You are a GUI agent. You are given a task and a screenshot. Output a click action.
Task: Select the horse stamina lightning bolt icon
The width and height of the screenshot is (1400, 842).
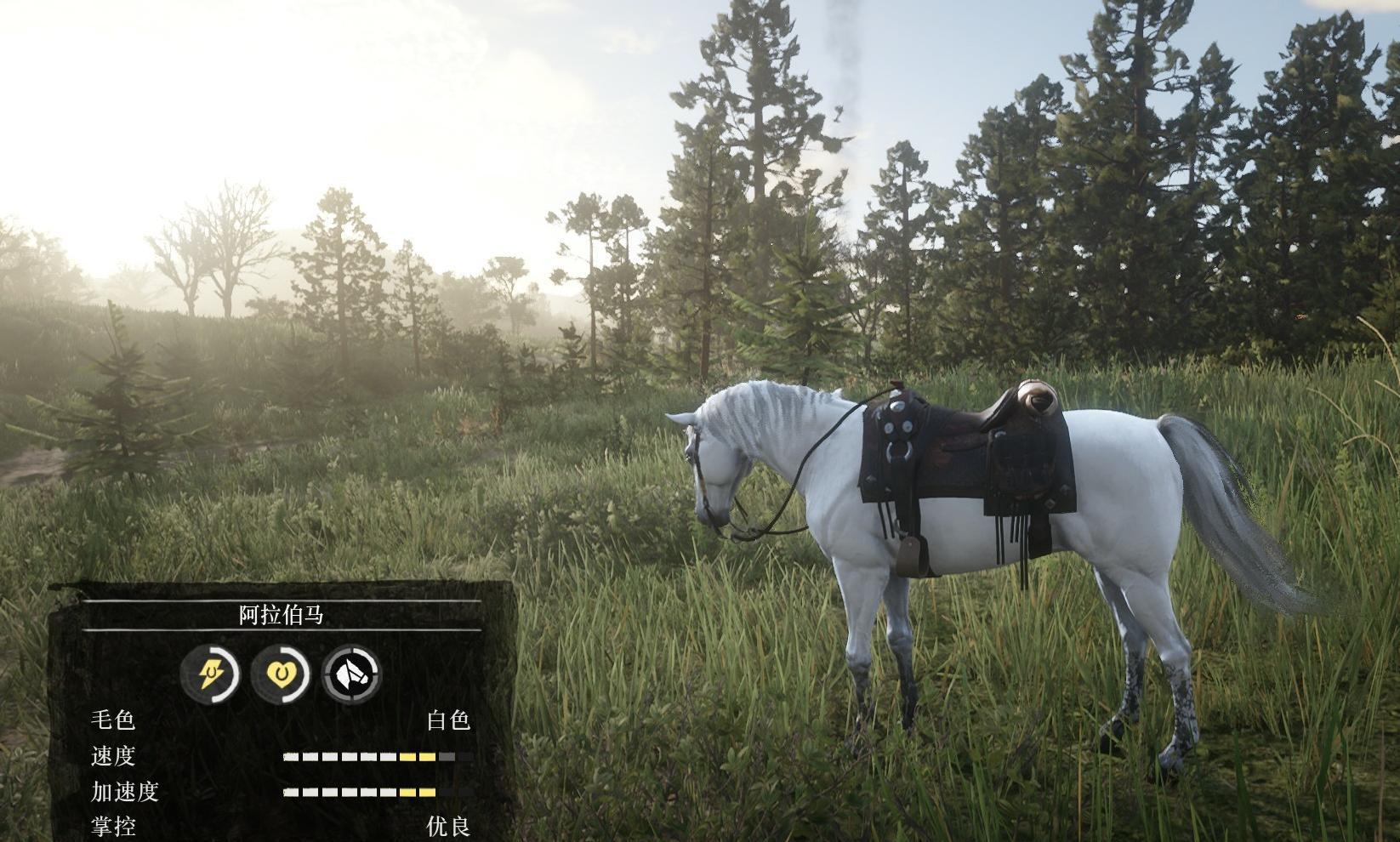210,674
